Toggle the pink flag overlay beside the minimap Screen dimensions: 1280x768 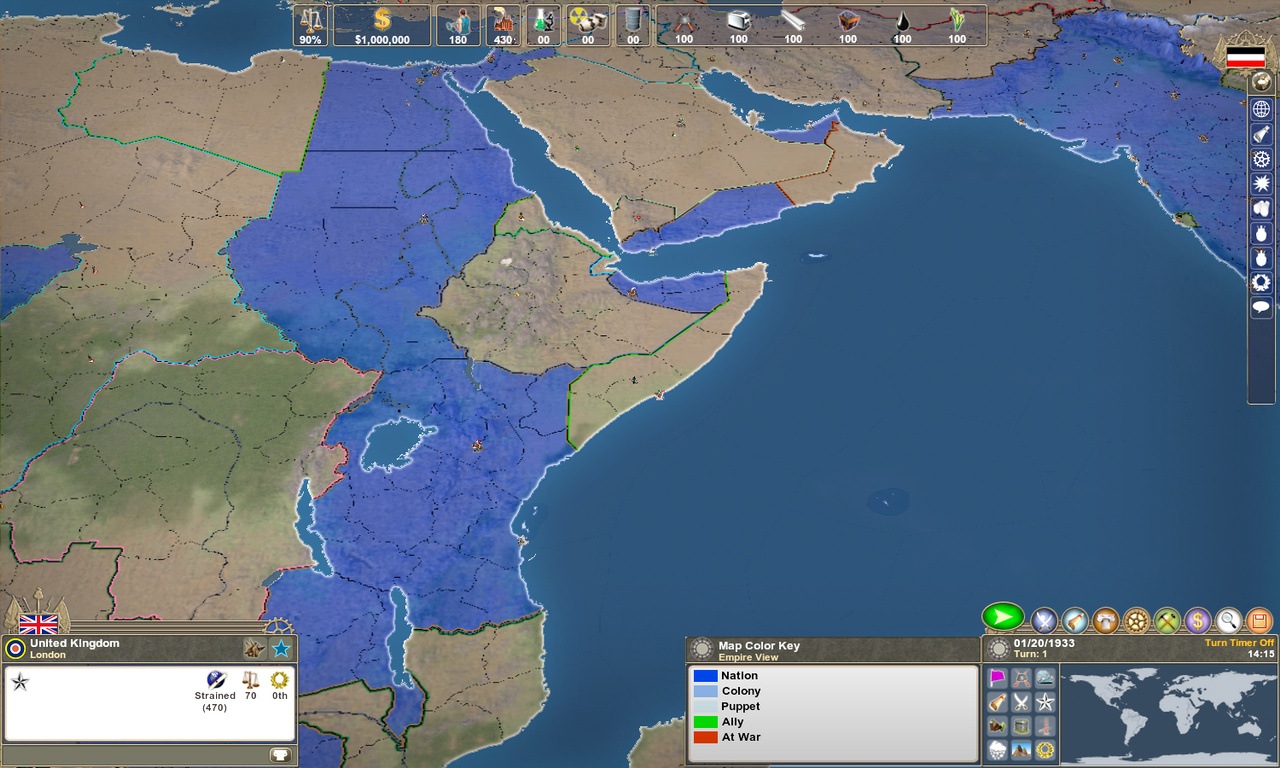coord(997,676)
